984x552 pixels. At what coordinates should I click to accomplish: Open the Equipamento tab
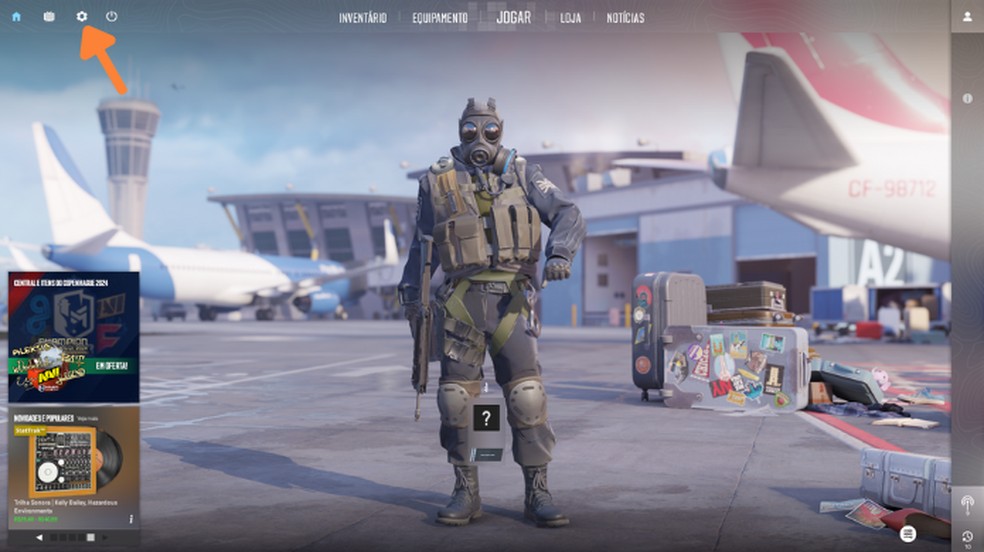440,18
